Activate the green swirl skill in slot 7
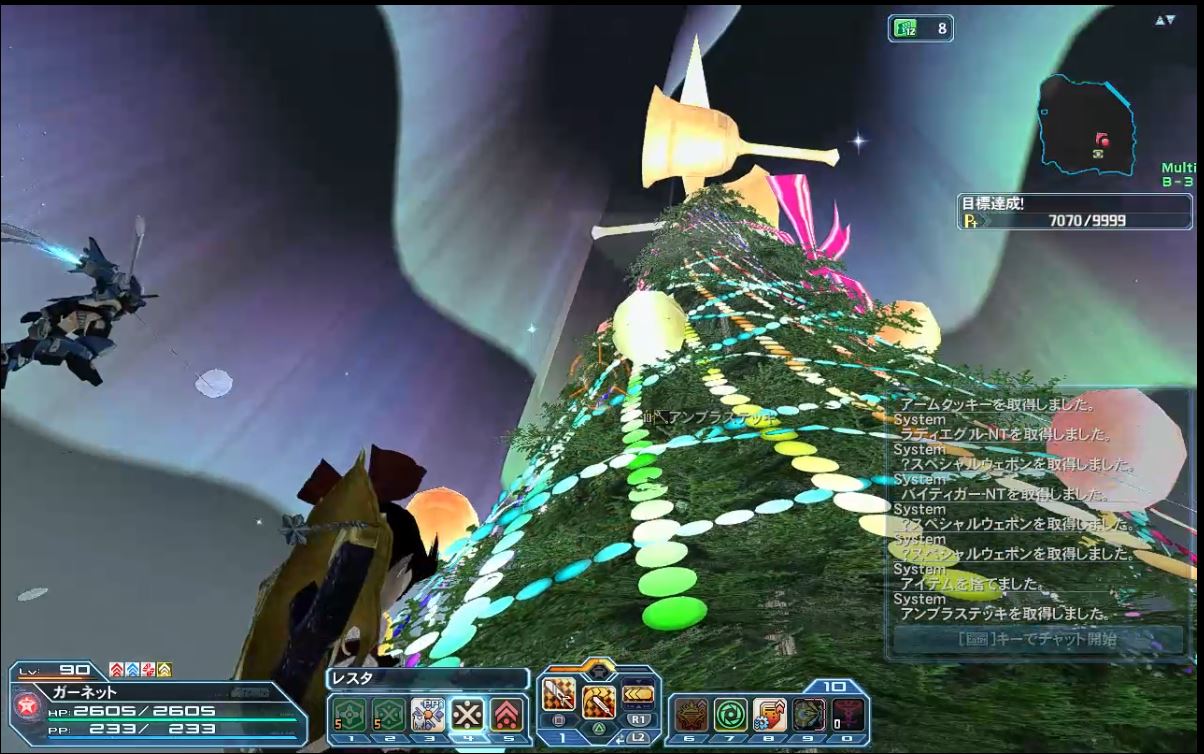The width and height of the screenshot is (1204, 754). [730, 714]
